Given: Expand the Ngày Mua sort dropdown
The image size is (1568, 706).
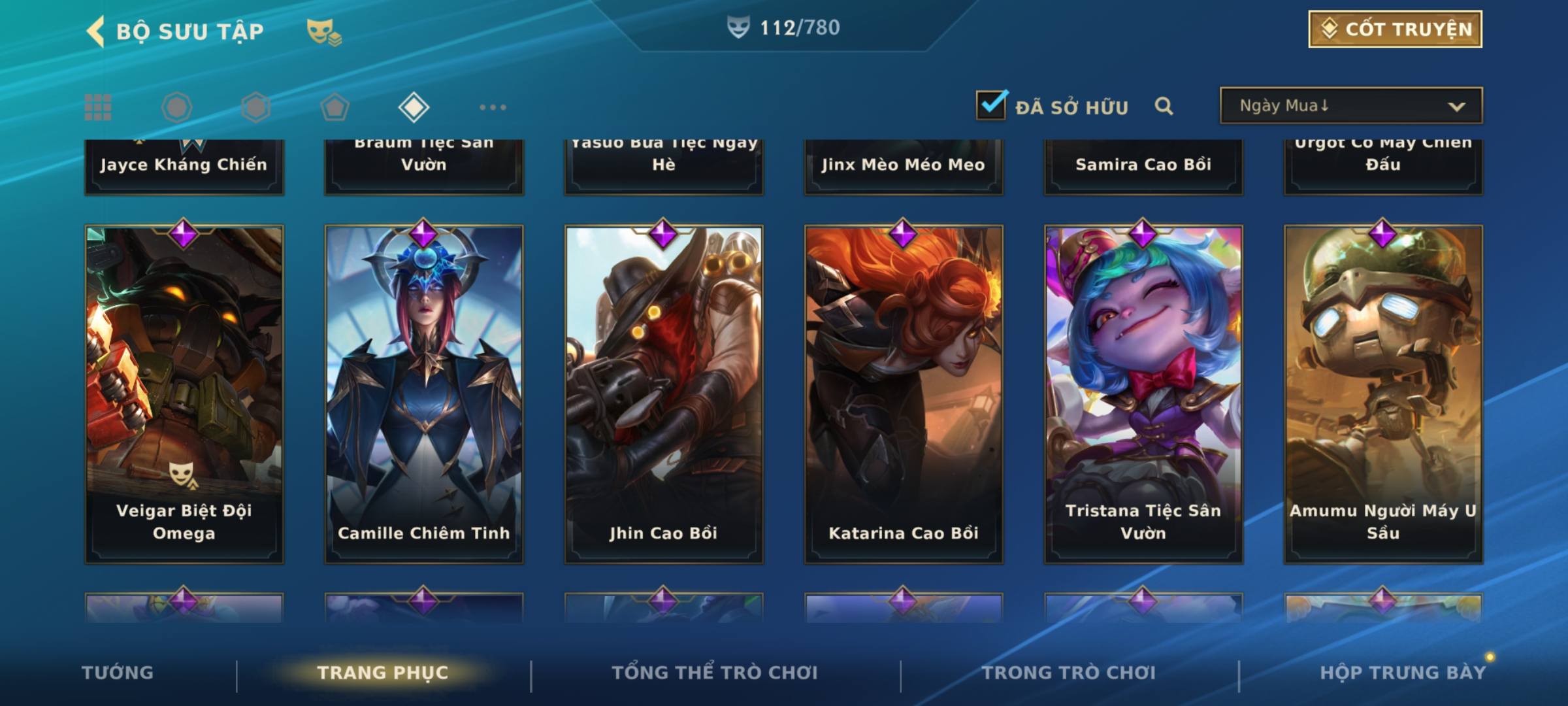Looking at the screenshot, I should tap(1350, 106).
